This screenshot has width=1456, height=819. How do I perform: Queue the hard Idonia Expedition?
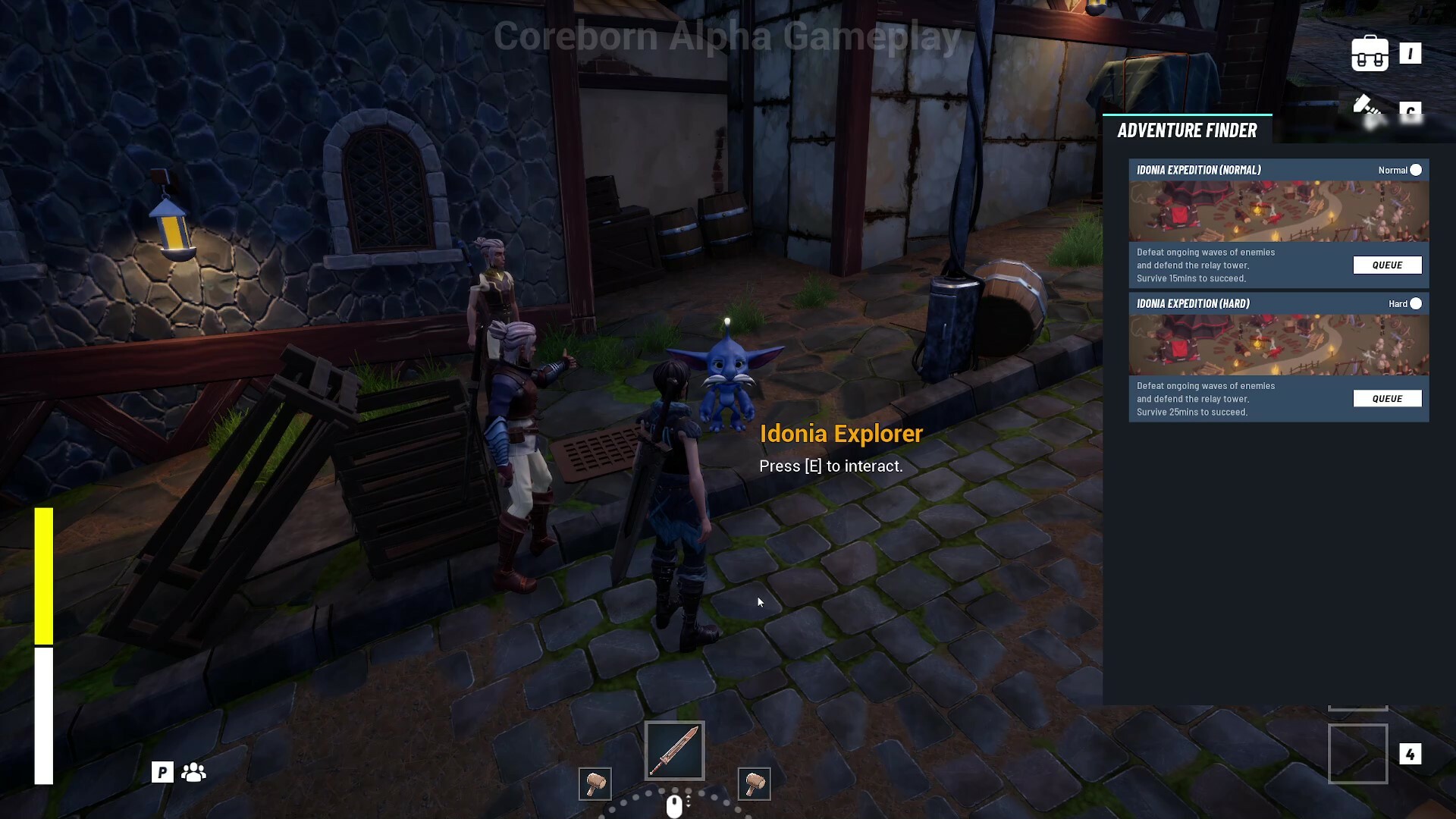click(1388, 398)
